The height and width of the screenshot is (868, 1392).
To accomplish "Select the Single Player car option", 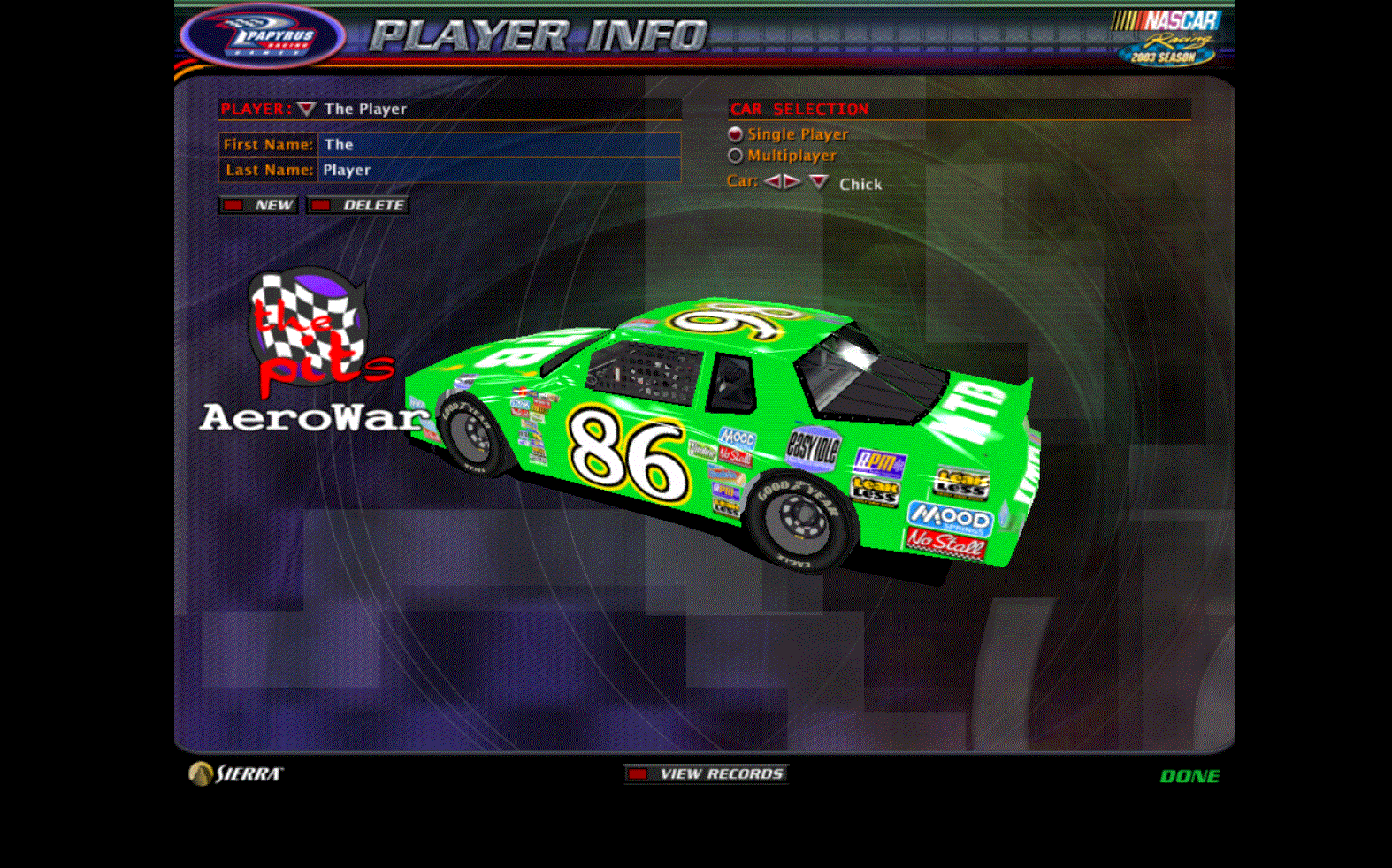I will click(x=735, y=134).
